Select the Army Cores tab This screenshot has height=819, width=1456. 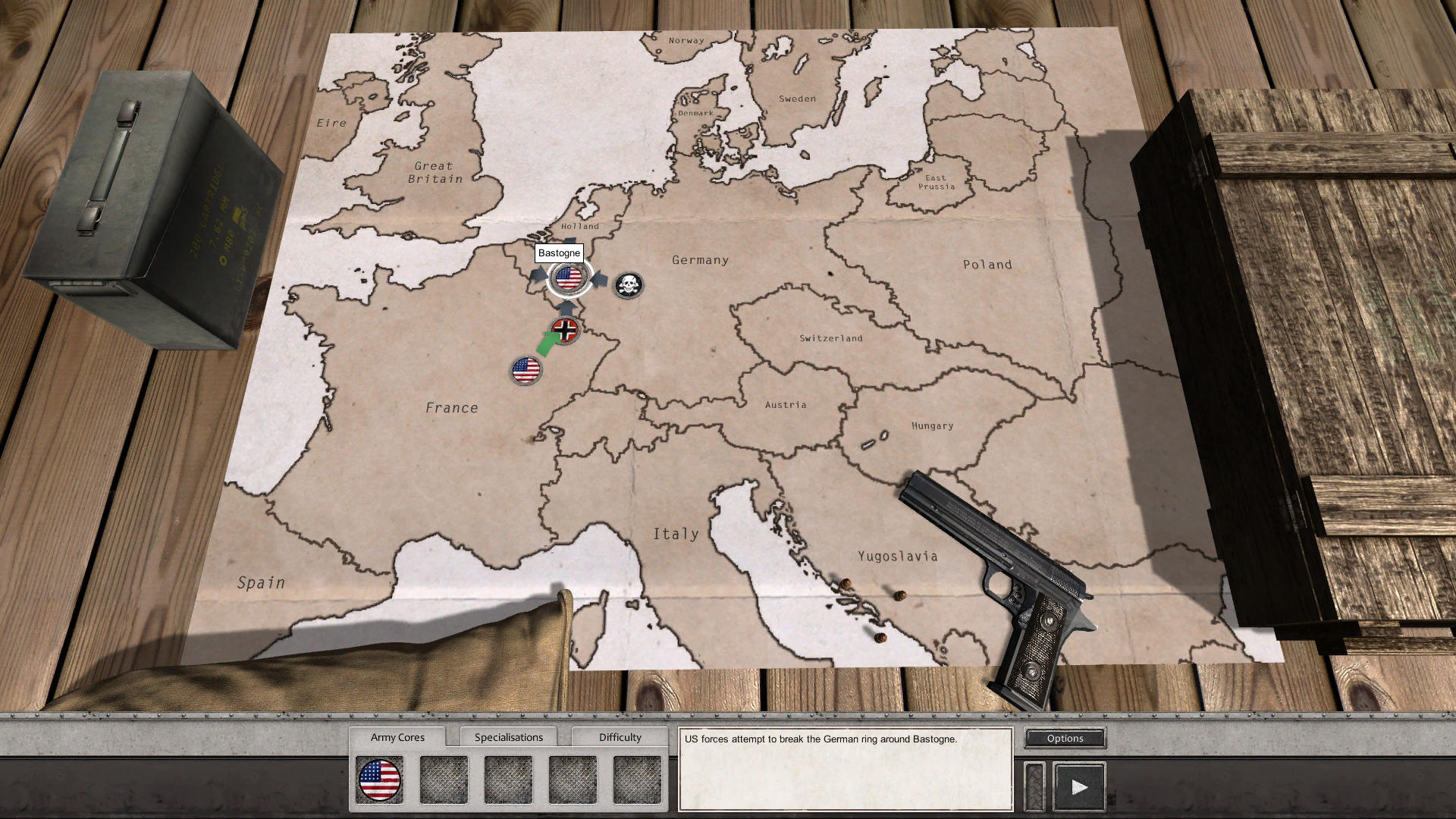coord(398,736)
